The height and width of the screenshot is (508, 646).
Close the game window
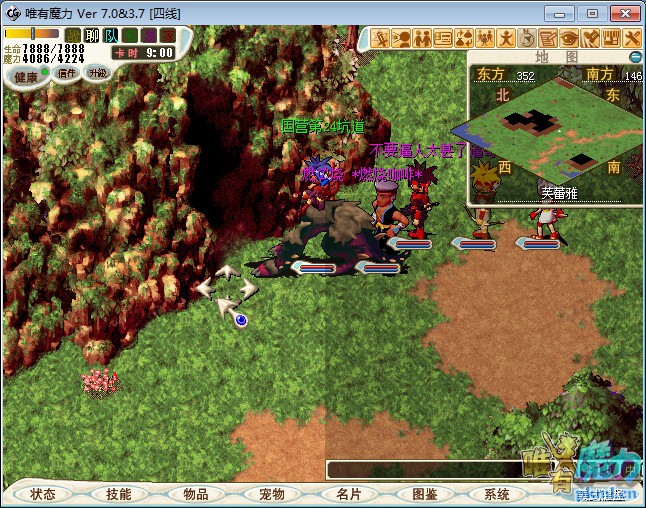point(624,13)
